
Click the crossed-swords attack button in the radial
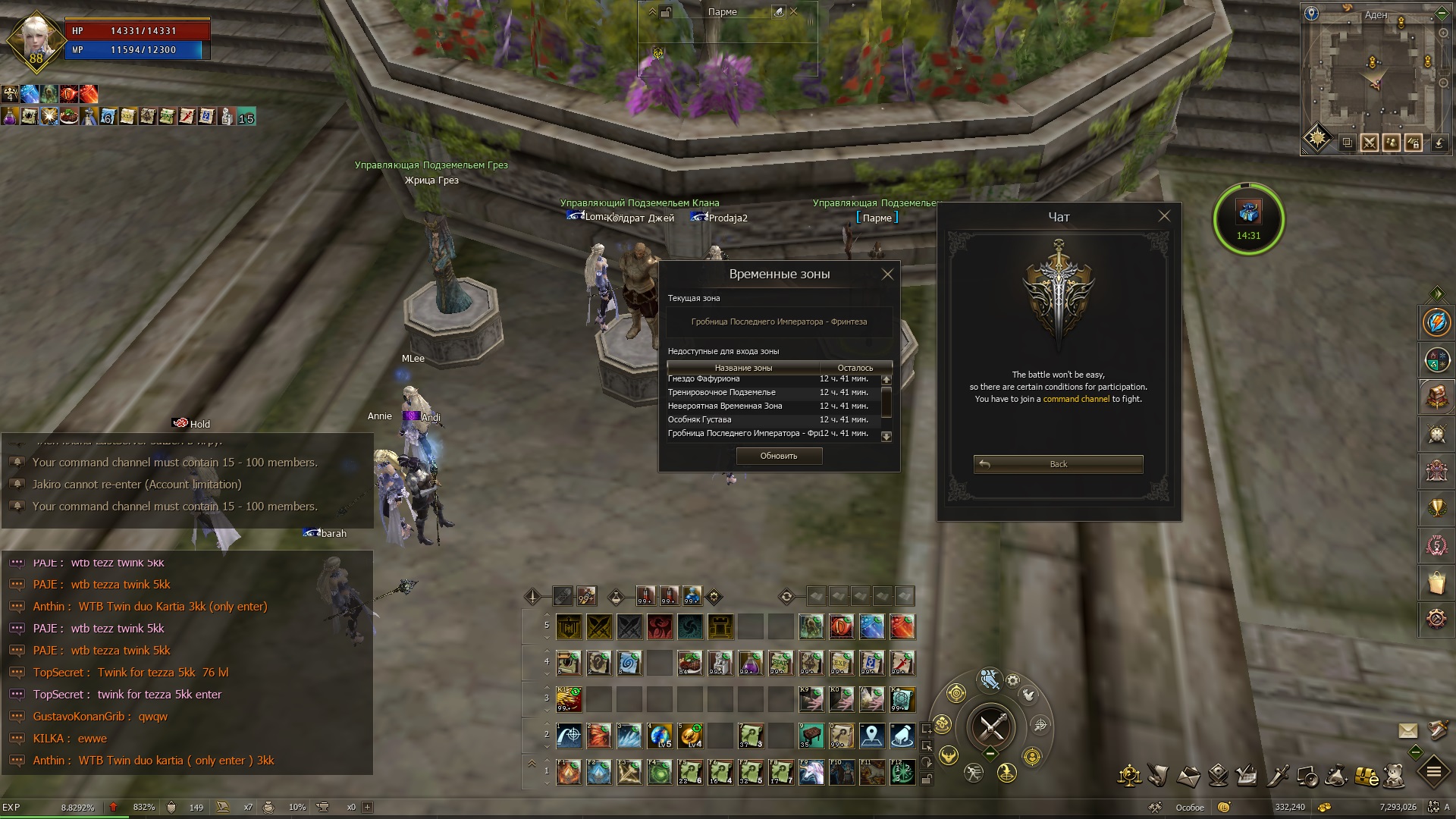click(x=992, y=728)
